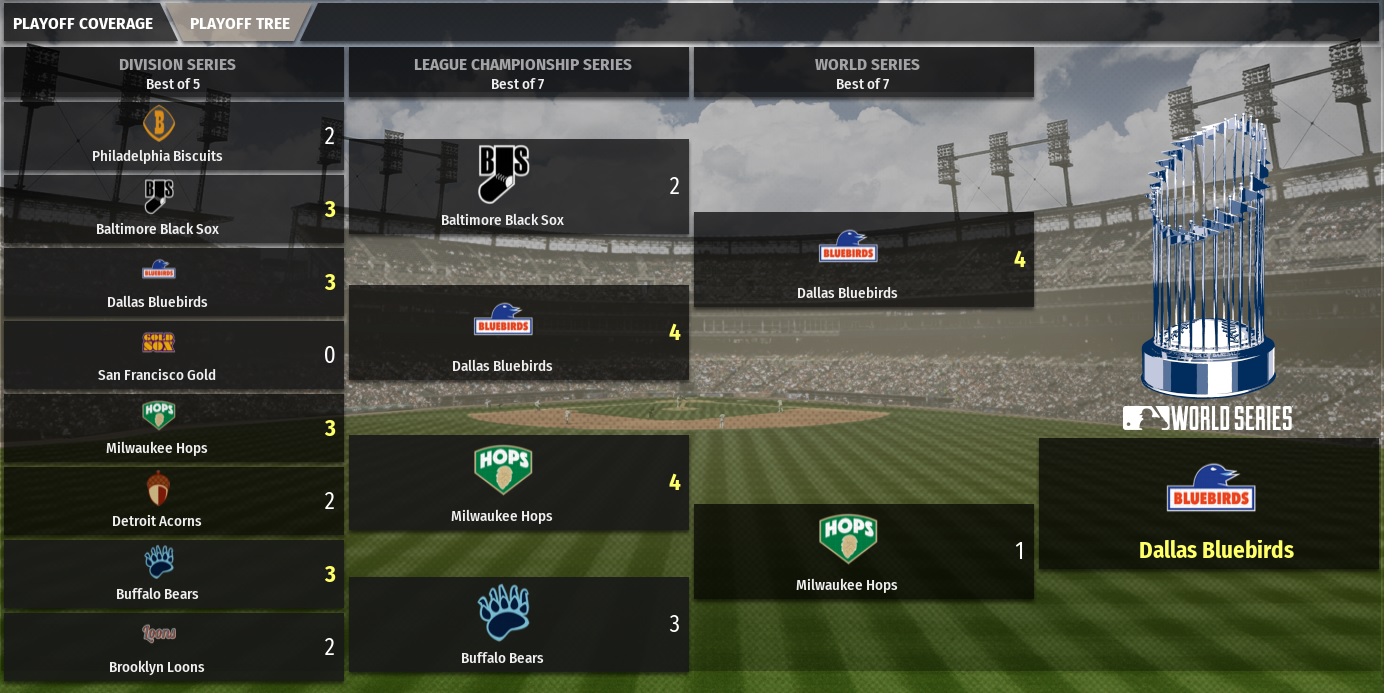Open the Brooklyn Loons entry
1397x693 pixels.
tap(173, 647)
